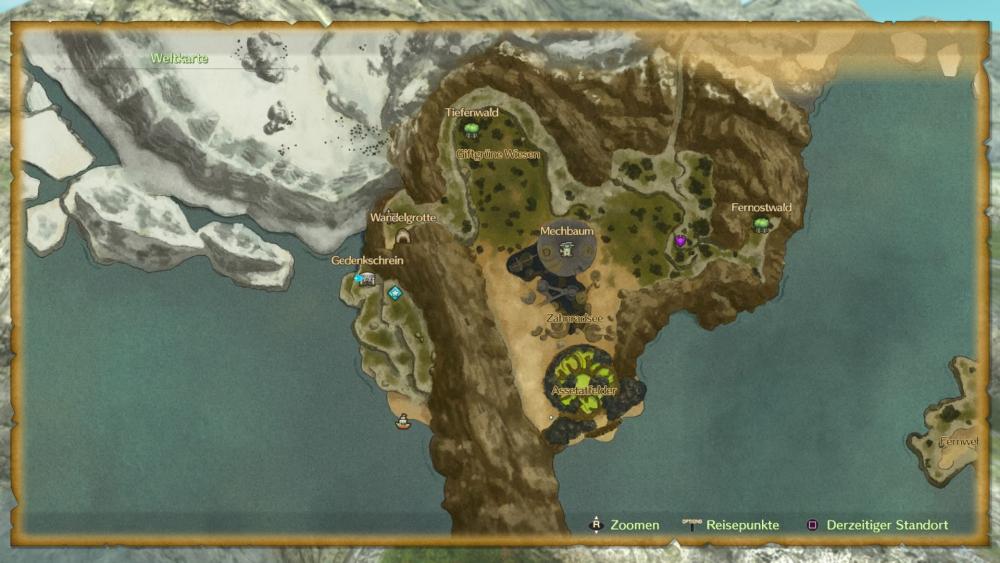Open the Wandelgrotte cave entrance marker

[x=404, y=236]
